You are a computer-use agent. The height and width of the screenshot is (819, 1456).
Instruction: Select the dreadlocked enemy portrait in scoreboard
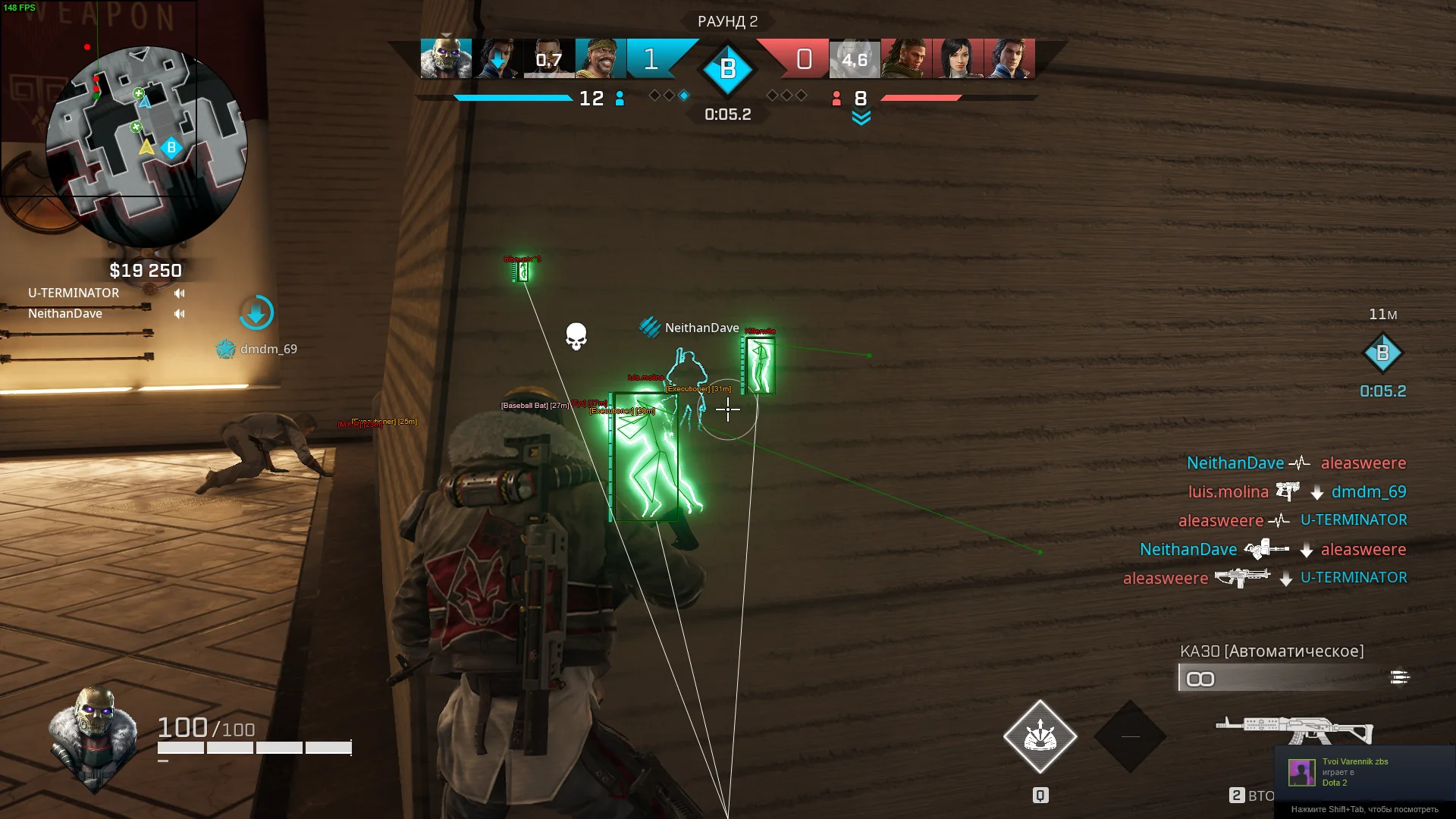[906, 58]
